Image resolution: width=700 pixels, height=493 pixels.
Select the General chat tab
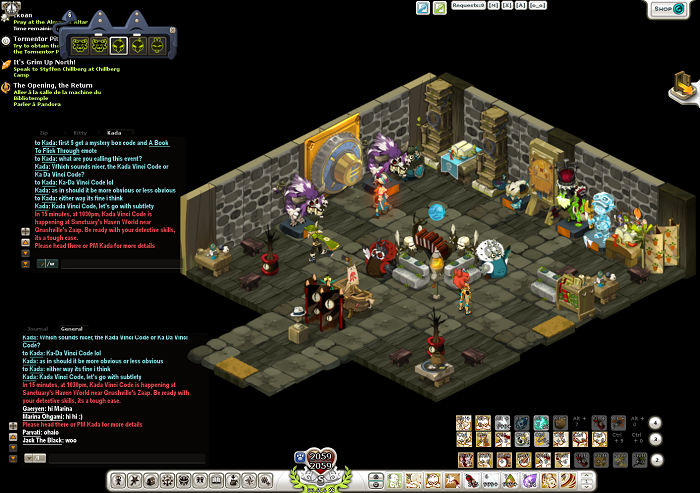pos(71,328)
